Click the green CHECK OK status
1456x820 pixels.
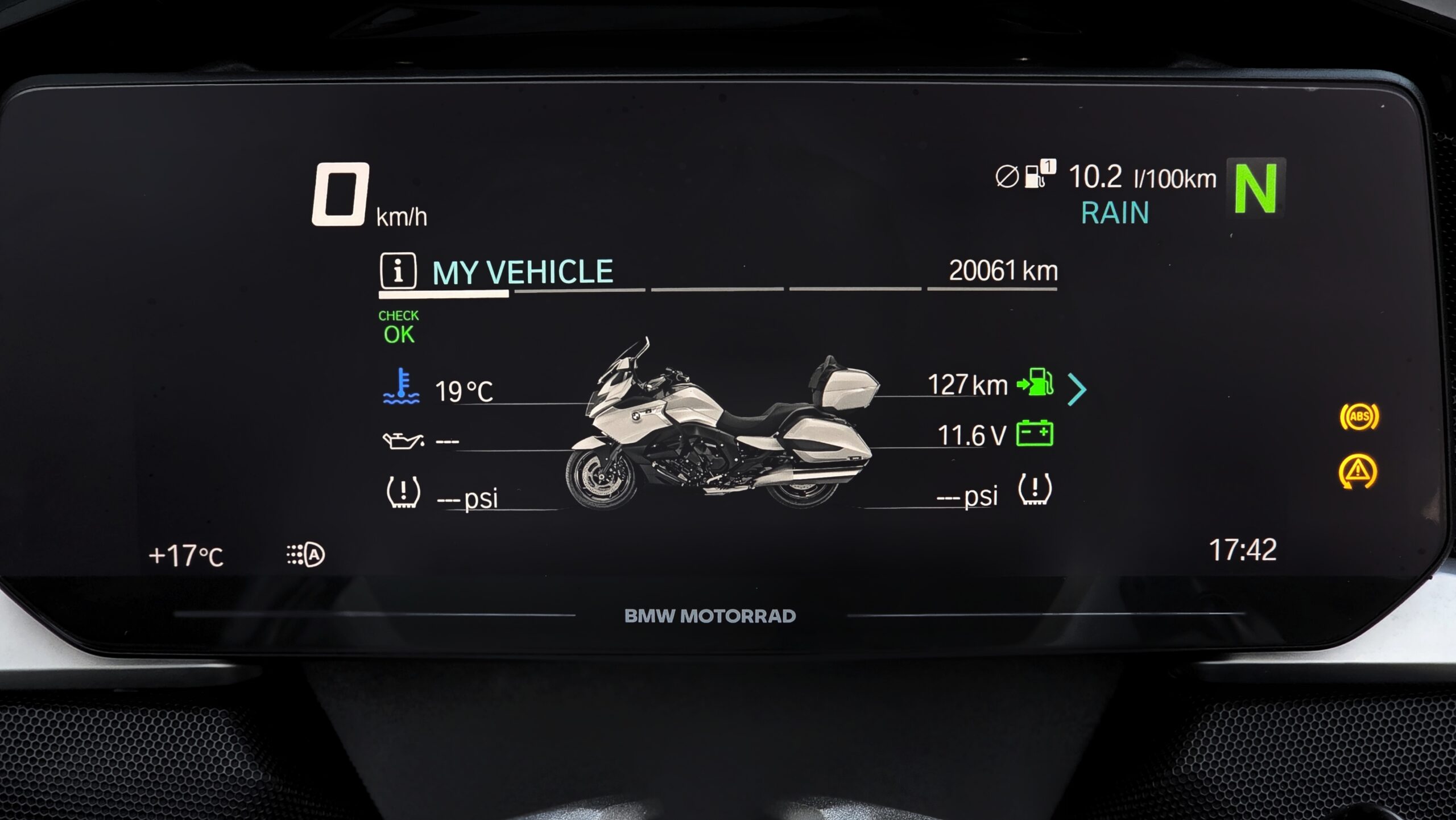[x=399, y=328]
